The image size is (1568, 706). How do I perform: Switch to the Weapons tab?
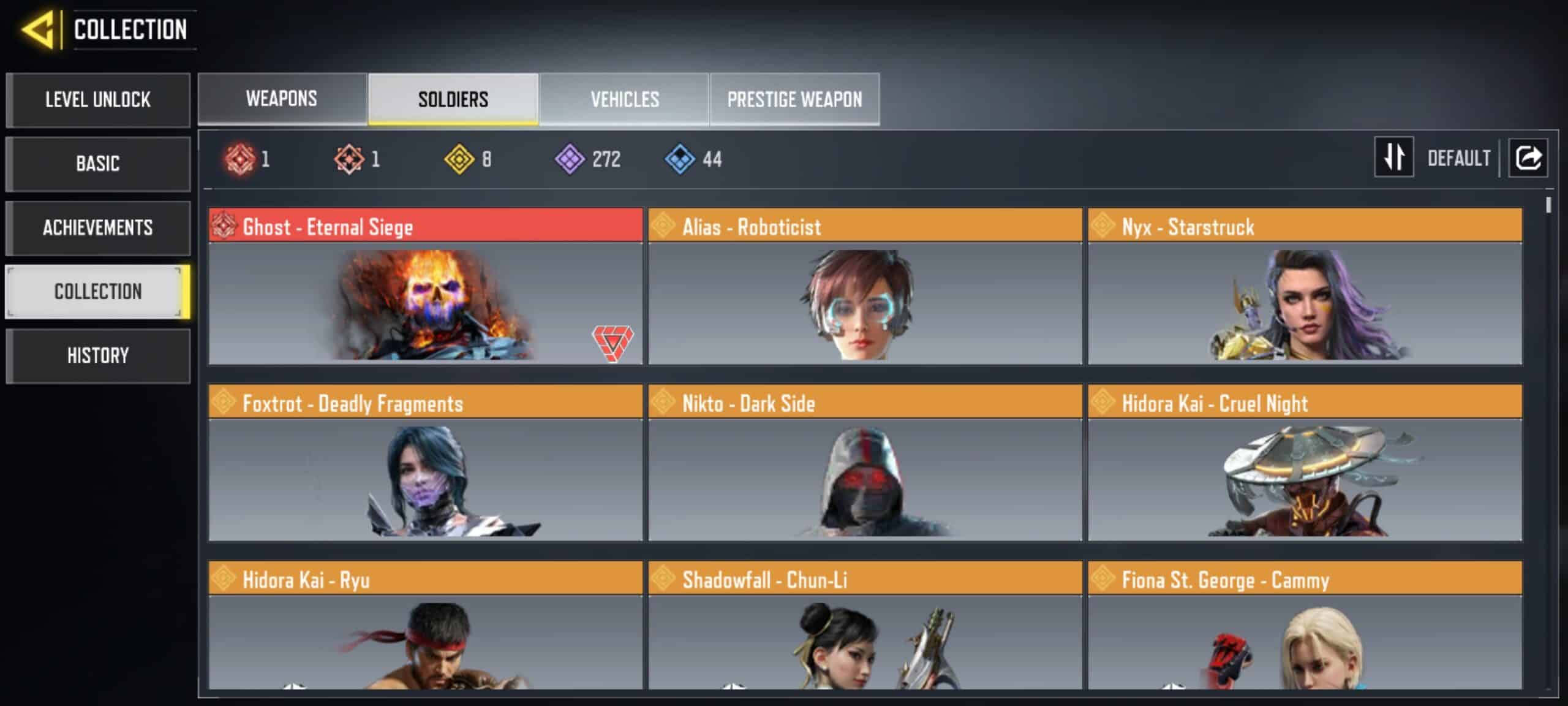[x=282, y=99]
